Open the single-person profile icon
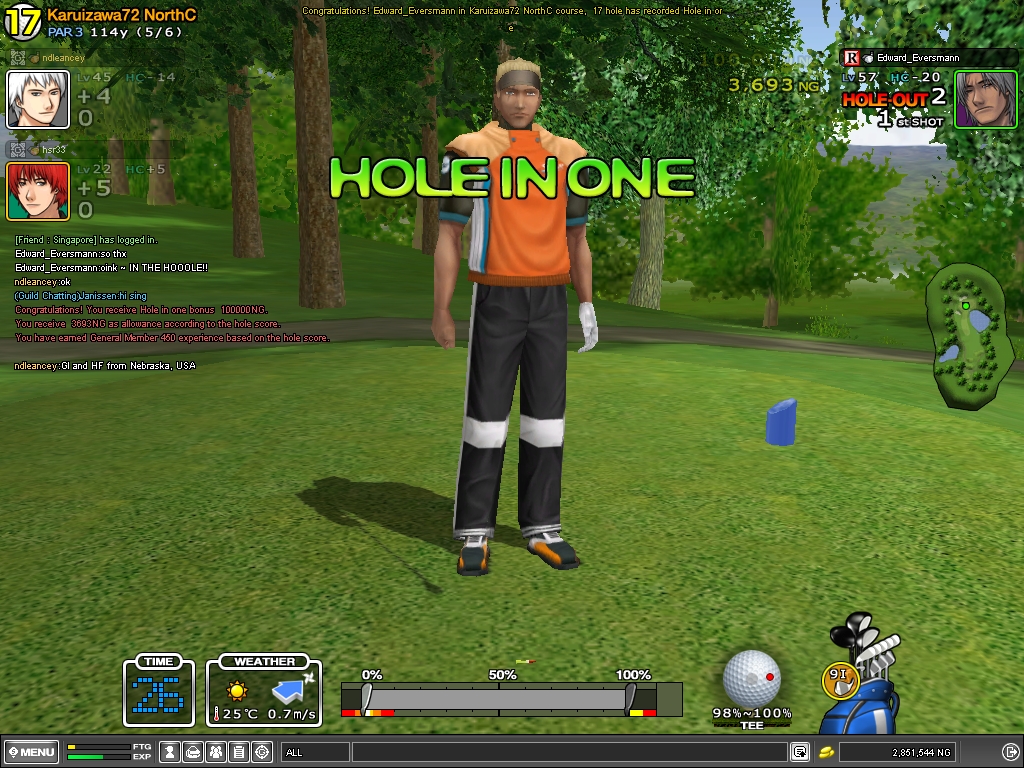This screenshot has height=768, width=1024. click(171, 752)
